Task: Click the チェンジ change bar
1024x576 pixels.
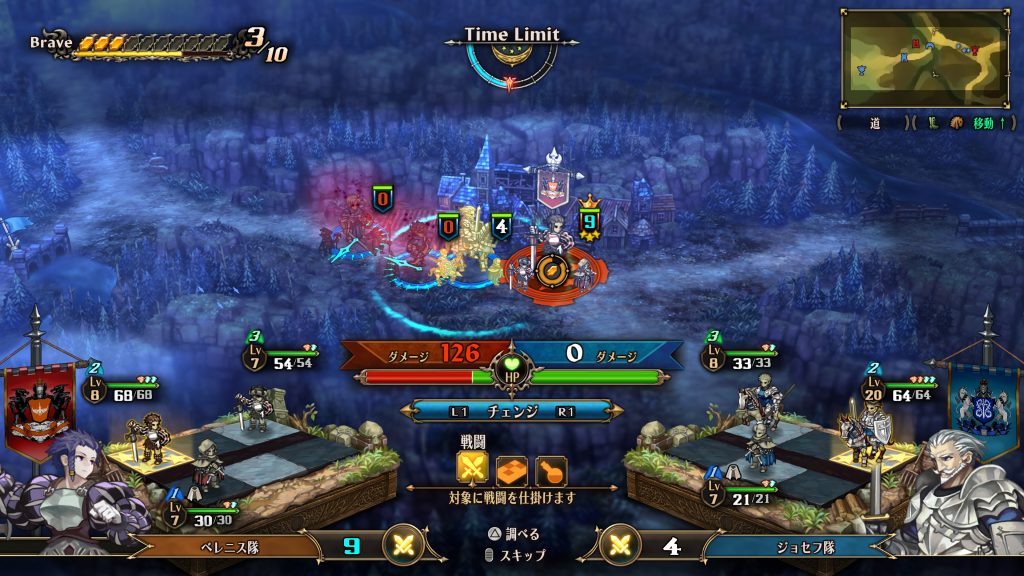Action: tap(511, 411)
